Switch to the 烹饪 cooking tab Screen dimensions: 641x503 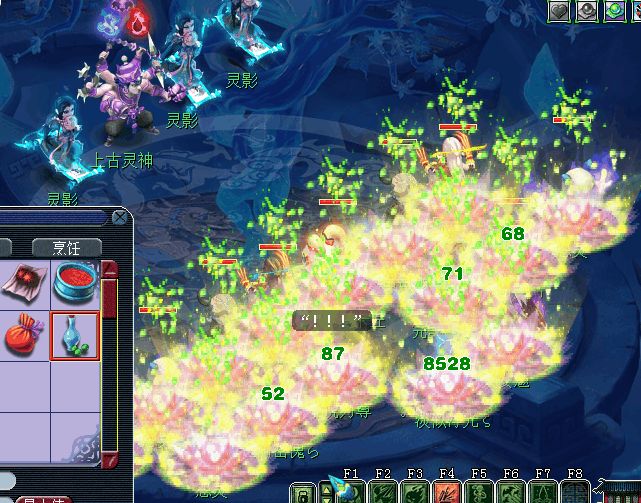coord(67,247)
